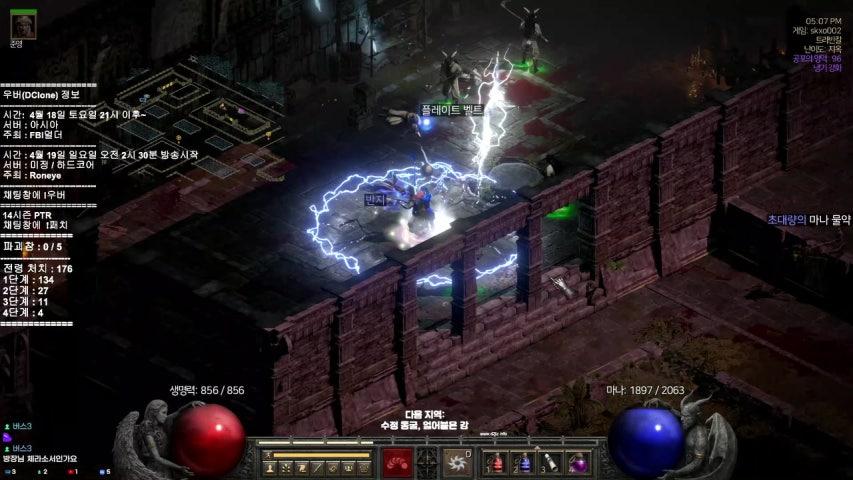853x480 pixels.
Task: Pick up the 반지 ring item label
Action: 376,200
